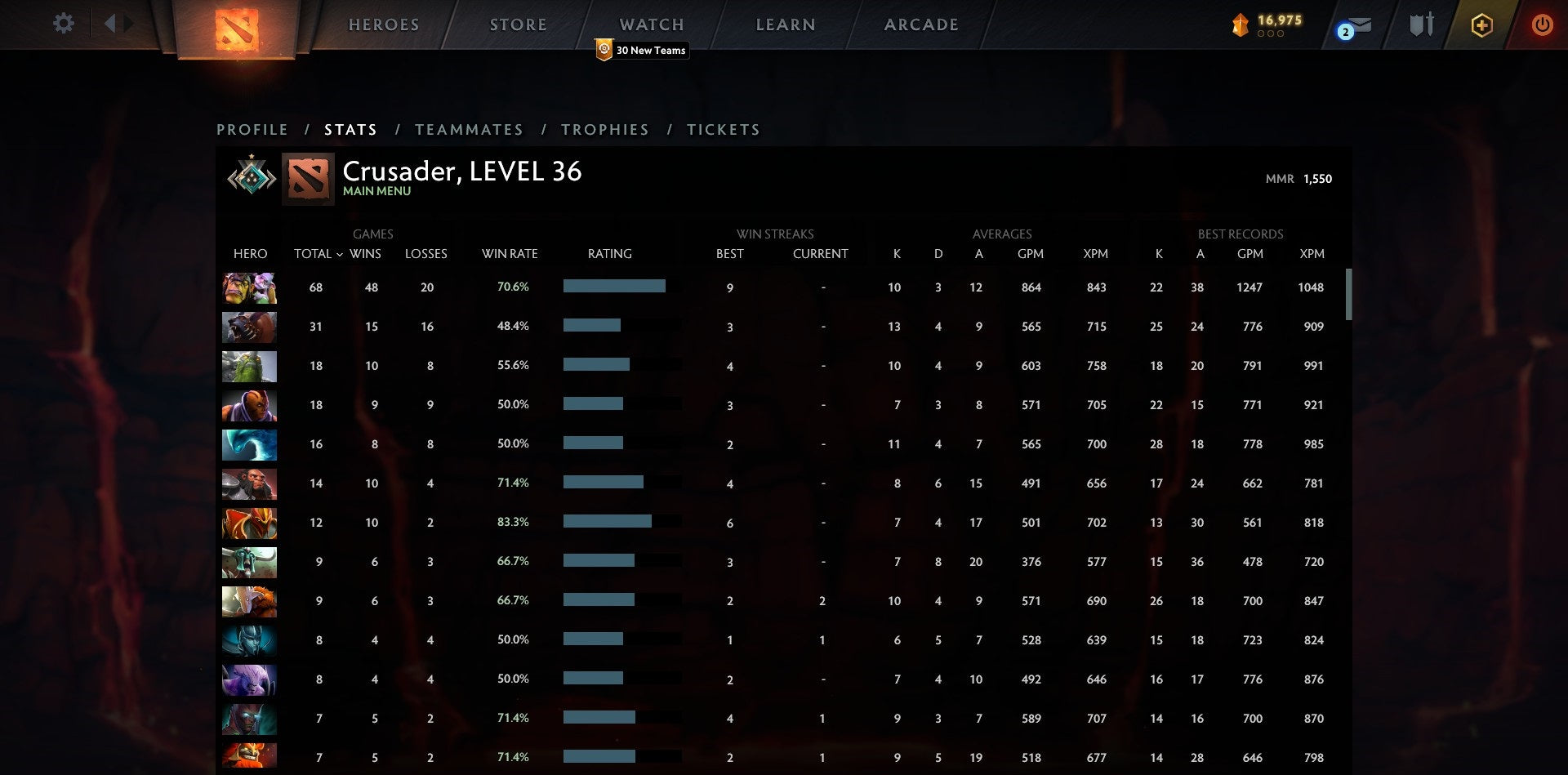Click the shards currency icon showing 16,975

1240,25
